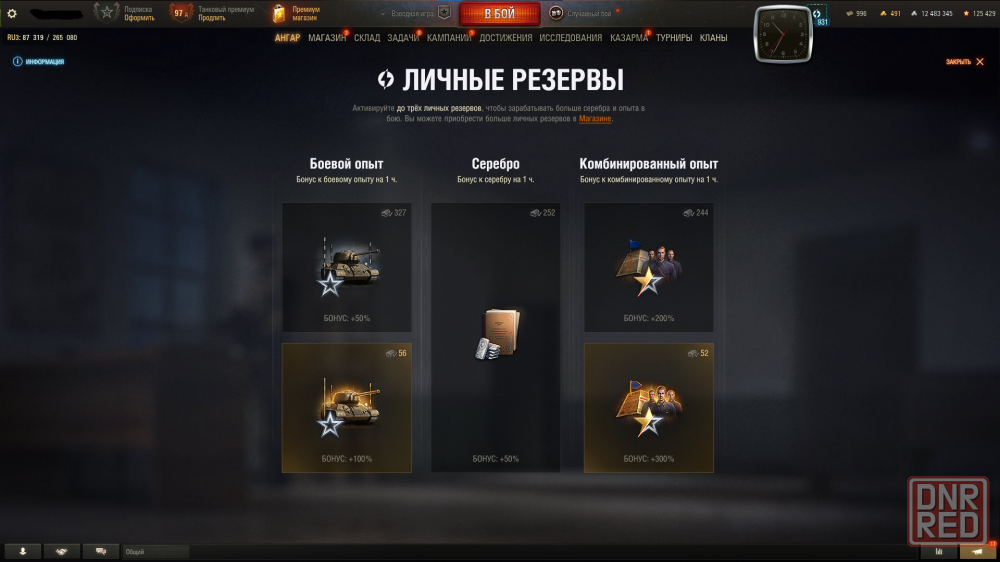Open the ИНФОРМАЦИЯ info panel
The height and width of the screenshot is (562, 1000).
[39, 62]
